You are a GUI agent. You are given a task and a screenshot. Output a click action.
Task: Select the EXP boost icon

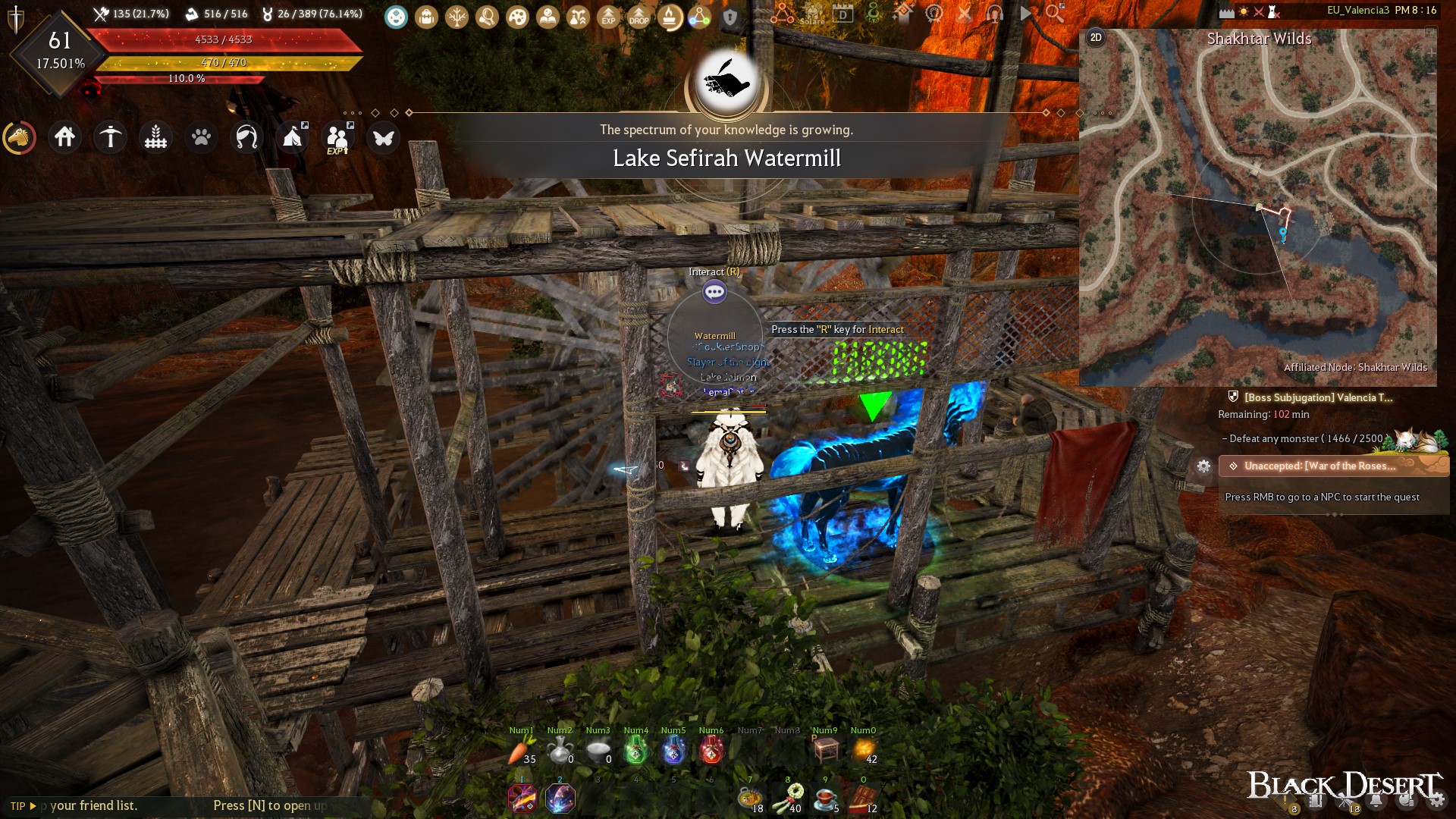(609, 17)
